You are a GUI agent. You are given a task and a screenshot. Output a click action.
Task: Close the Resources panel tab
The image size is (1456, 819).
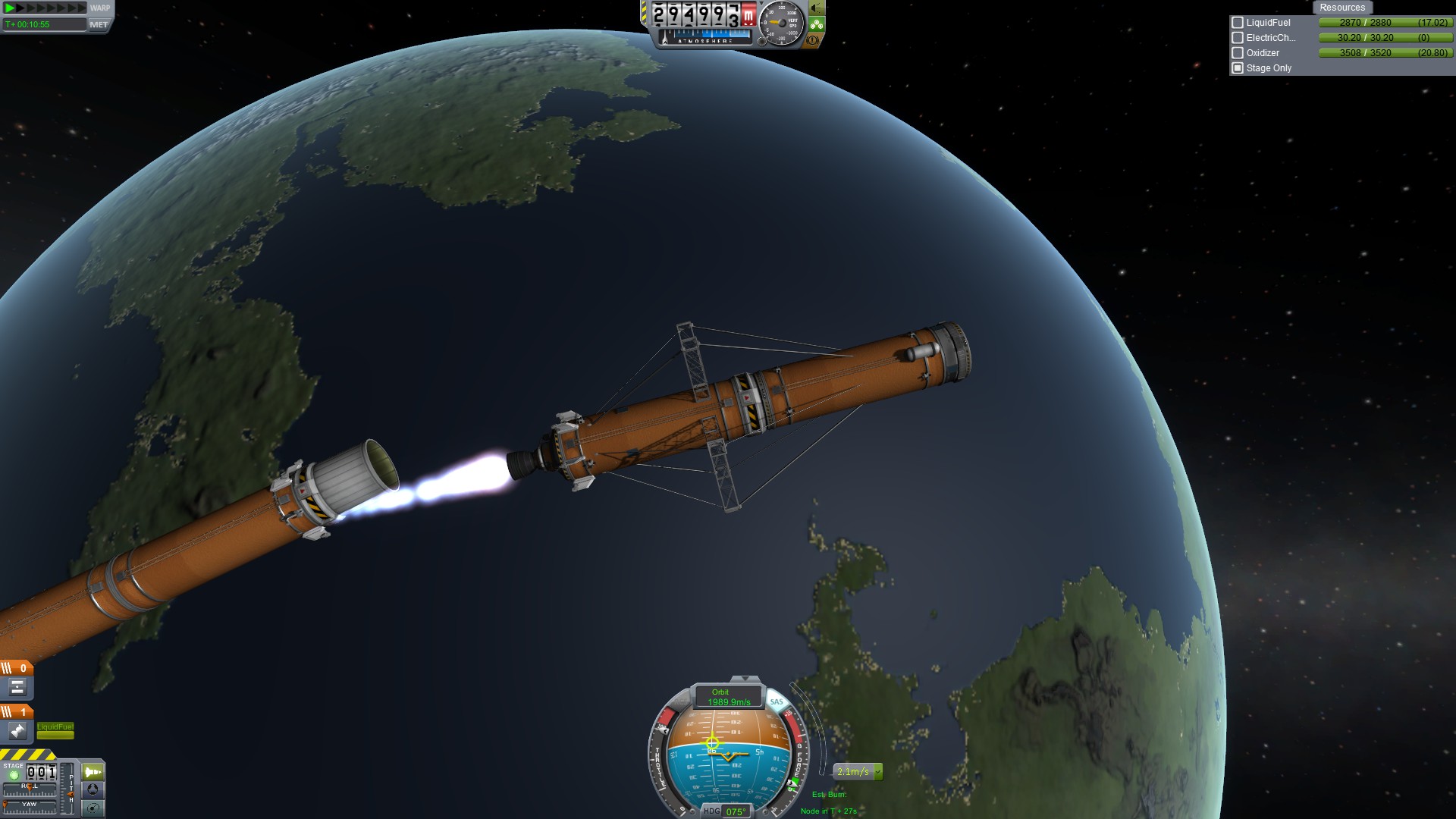1341,8
